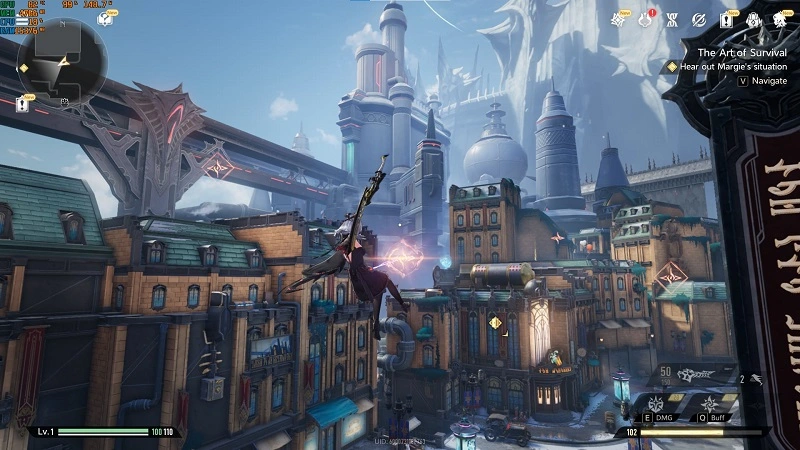The width and height of the screenshot is (800, 450).
Task: Open the slashed circle menu icon
Action: (699, 19)
